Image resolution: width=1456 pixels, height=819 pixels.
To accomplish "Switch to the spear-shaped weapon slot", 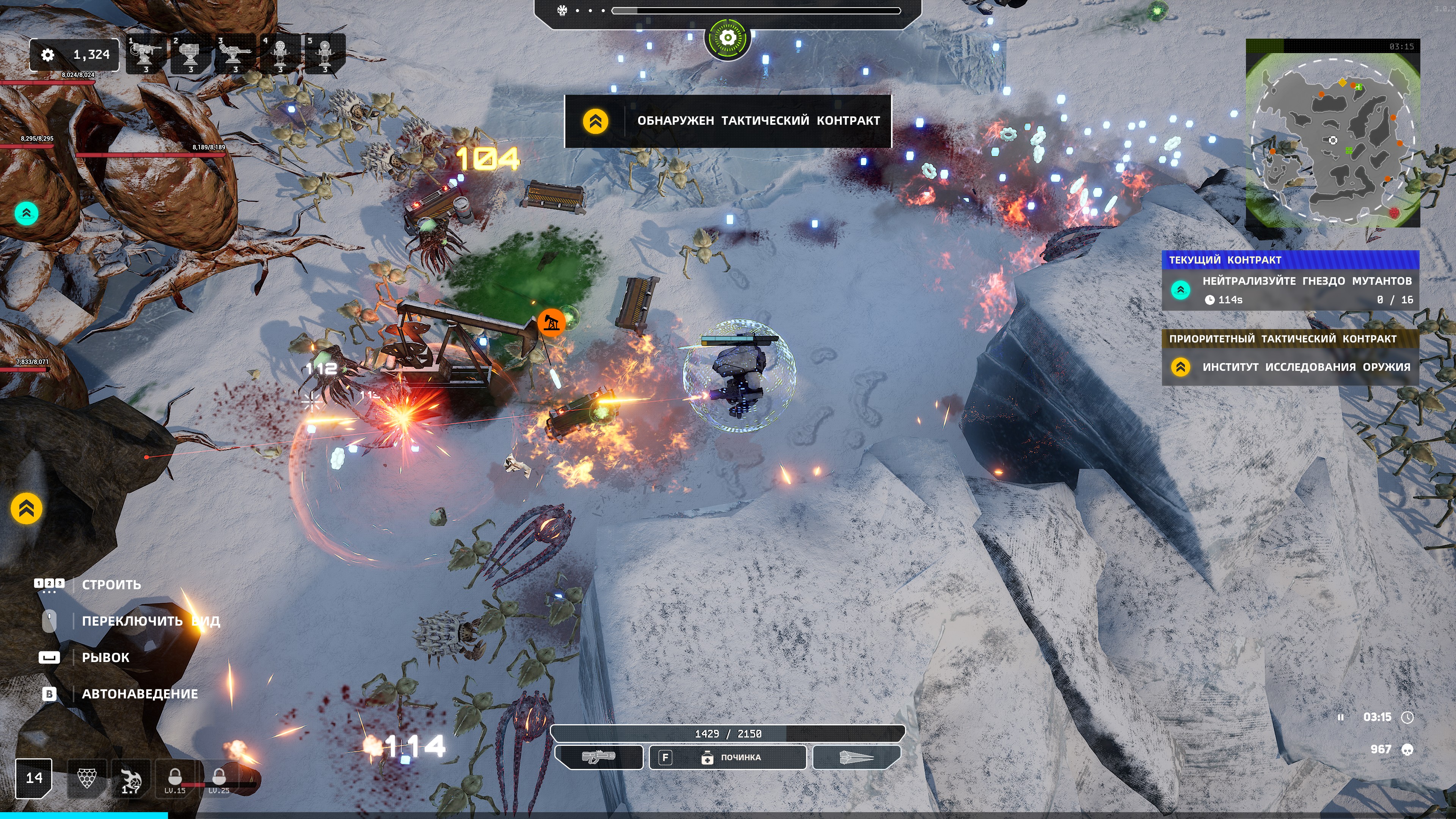I will [x=856, y=758].
